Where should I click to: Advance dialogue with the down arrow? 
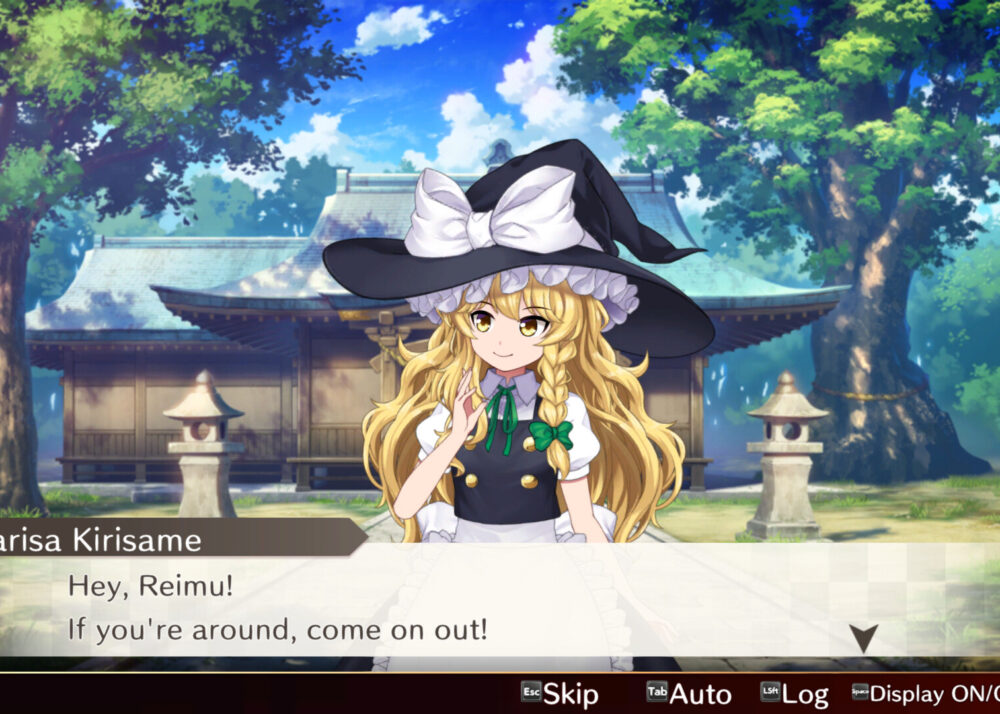pyautogui.click(x=863, y=637)
